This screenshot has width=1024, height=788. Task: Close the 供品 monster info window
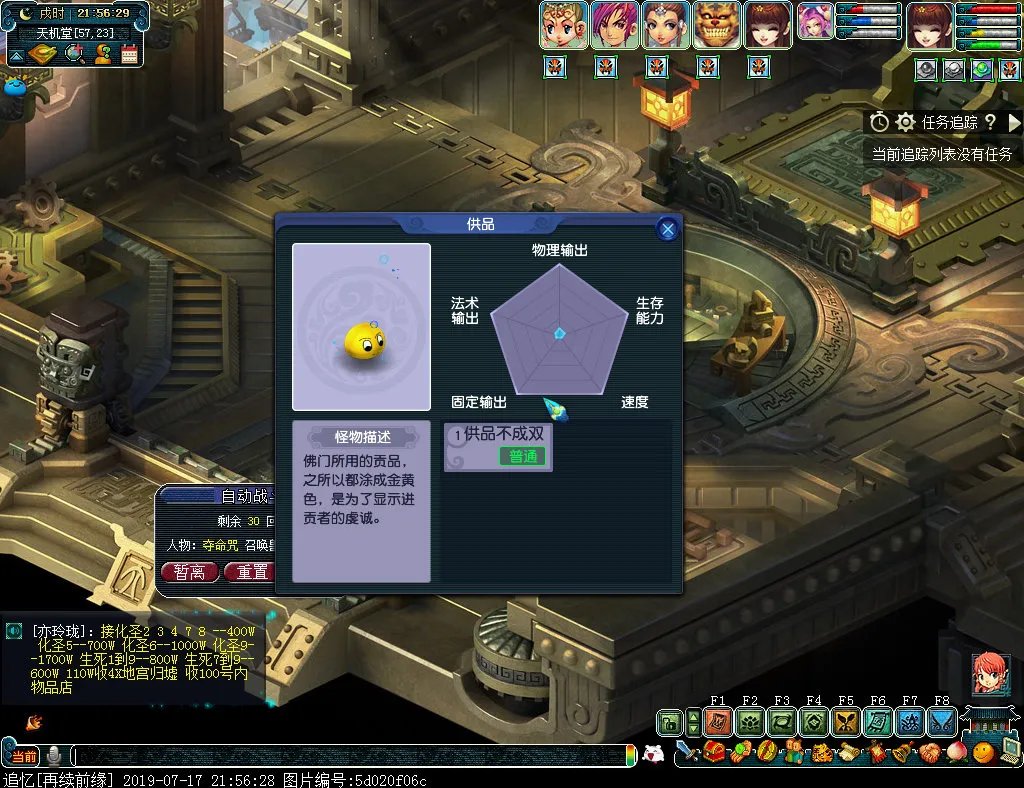pyautogui.click(x=667, y=230)
